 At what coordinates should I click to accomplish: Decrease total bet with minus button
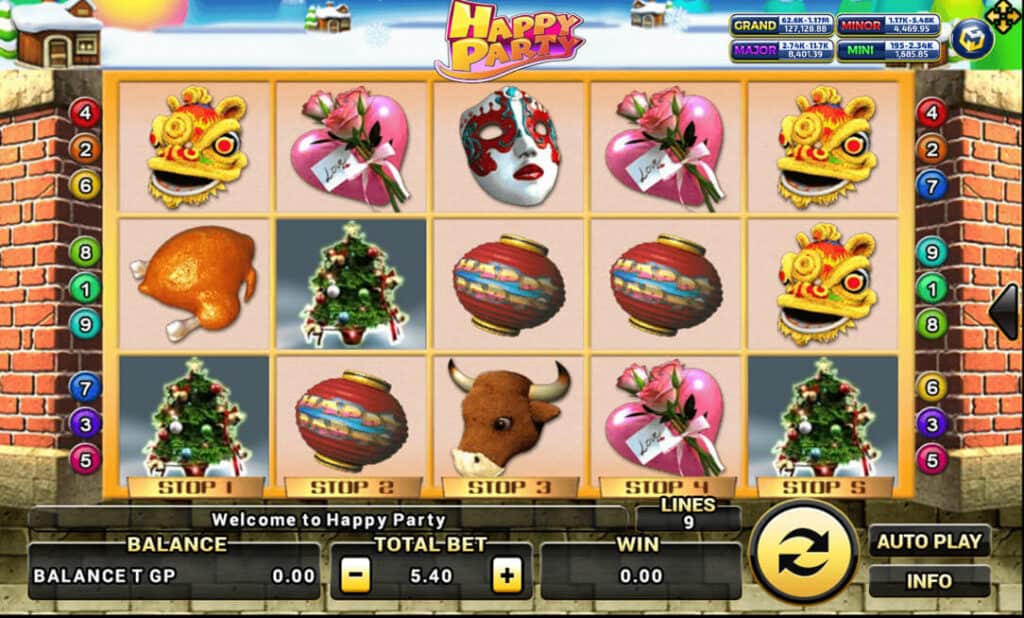tap(357, 575)
